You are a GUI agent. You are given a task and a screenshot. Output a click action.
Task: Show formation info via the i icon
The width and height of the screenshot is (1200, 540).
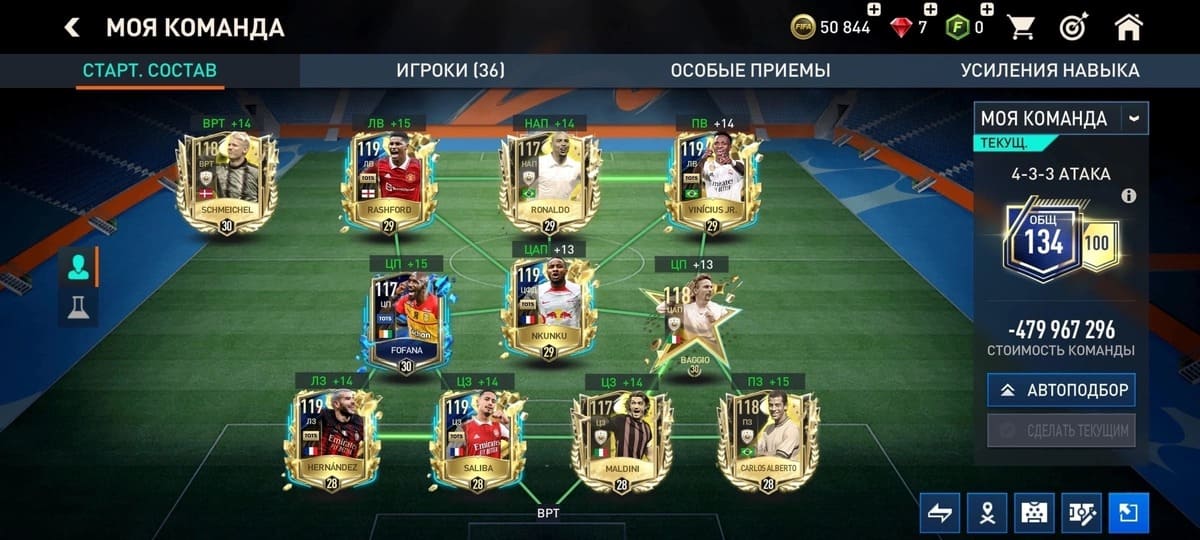pos(1129,196)
